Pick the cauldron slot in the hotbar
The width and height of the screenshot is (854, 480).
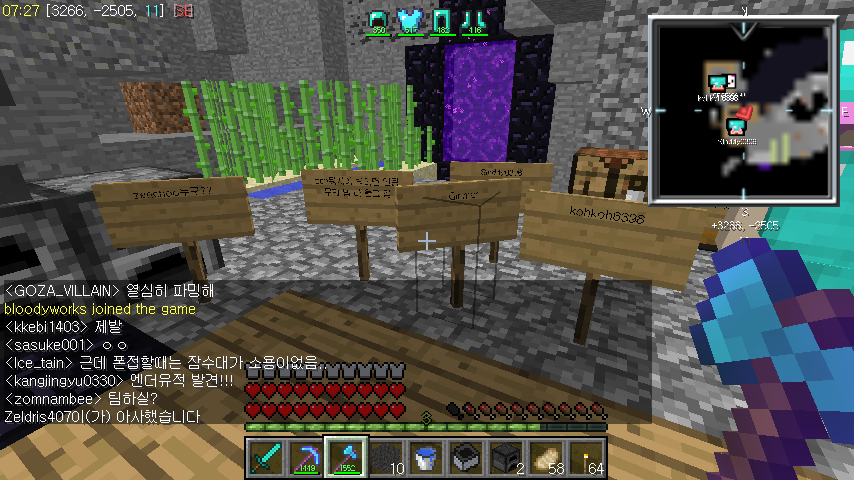466,457
